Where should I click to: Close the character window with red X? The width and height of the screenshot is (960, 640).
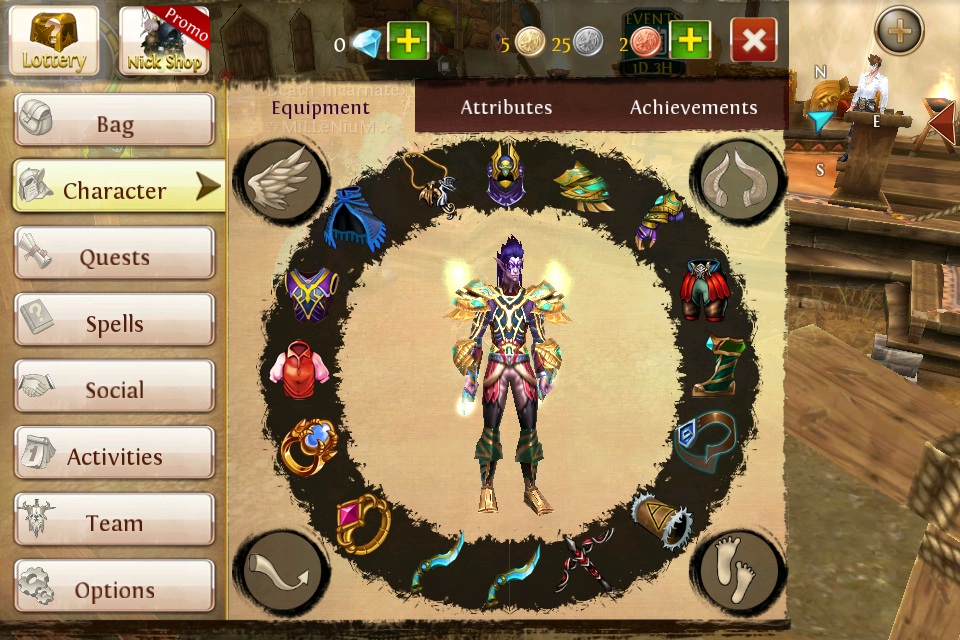click(754, 41)
